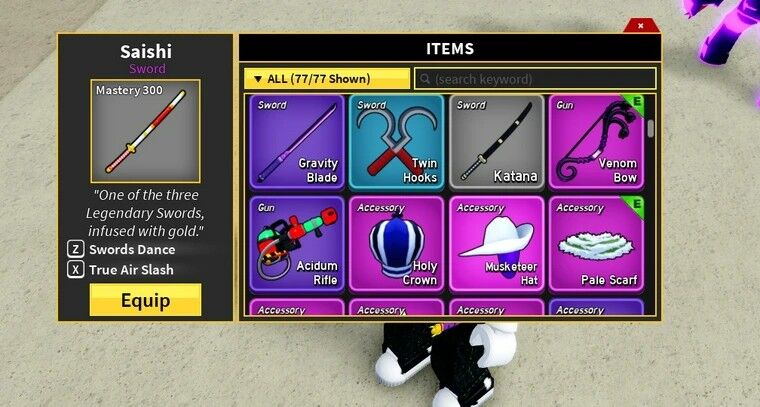Focus the search keyword field

click(536, 79)
